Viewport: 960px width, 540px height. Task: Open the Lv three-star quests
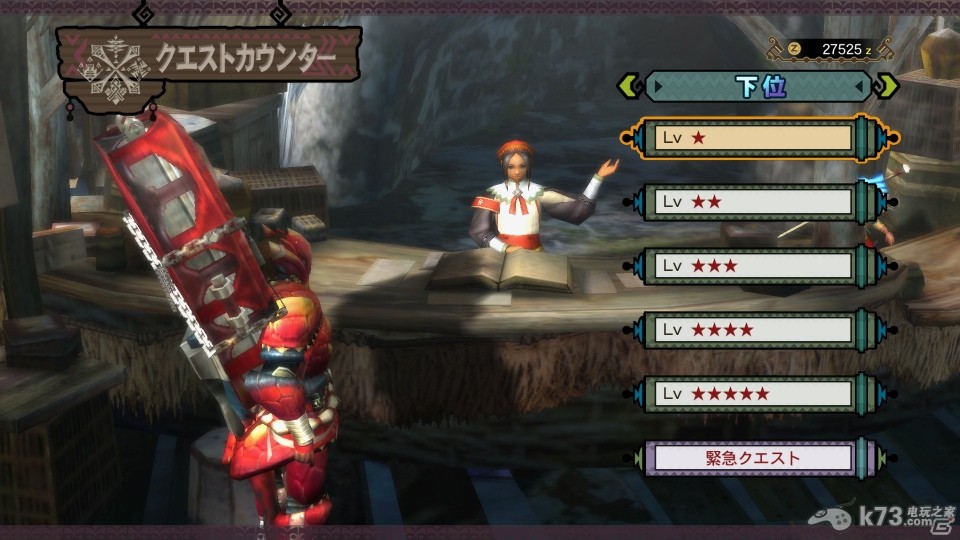coord(755,266)
